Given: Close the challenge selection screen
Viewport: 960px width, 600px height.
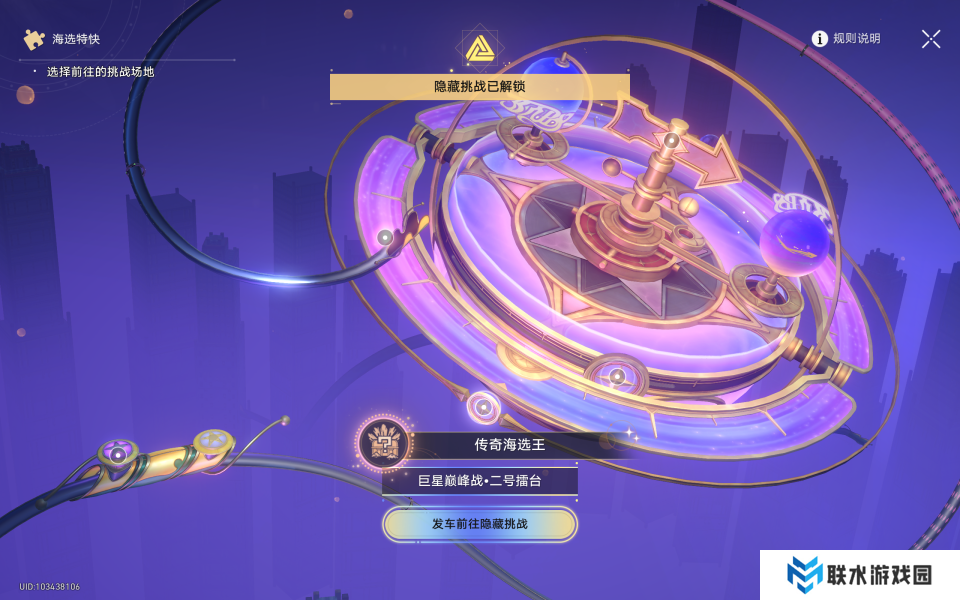Looking at the screenshot, I should [x=930, y=39].
